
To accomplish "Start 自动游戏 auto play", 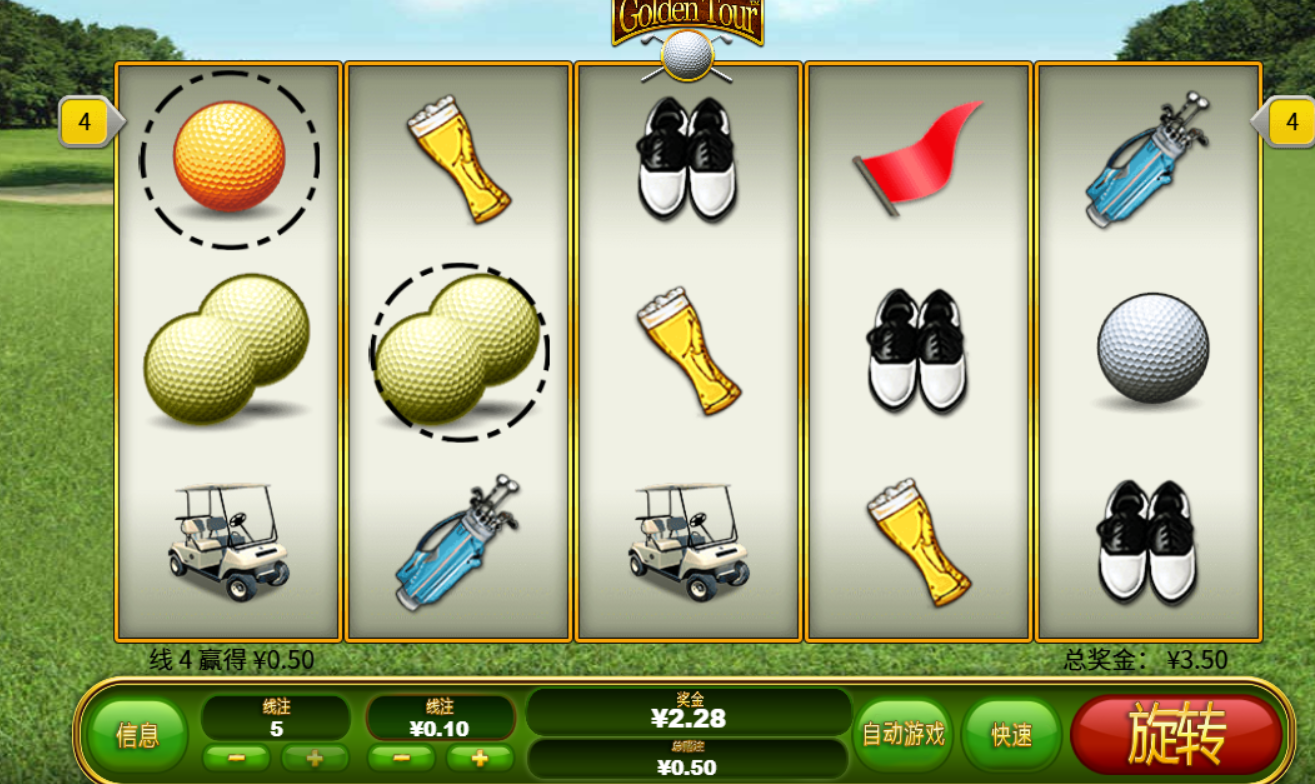I will tap(903, 735).
